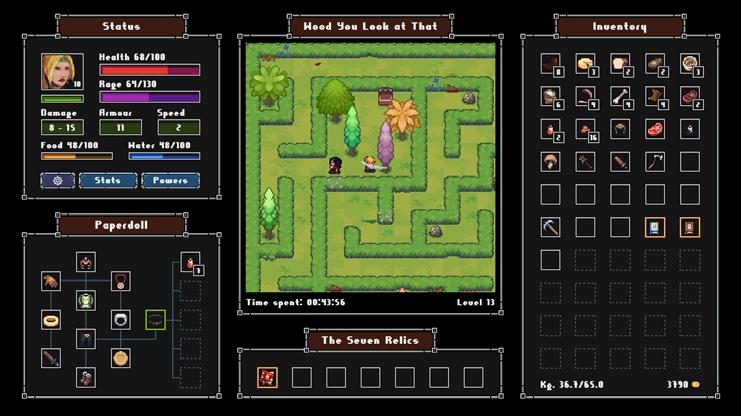Image resolution: width=741 pixels, height=416 pixels.
Task: Choose the round wooden shield slot
Action: [x=121, y=357]
